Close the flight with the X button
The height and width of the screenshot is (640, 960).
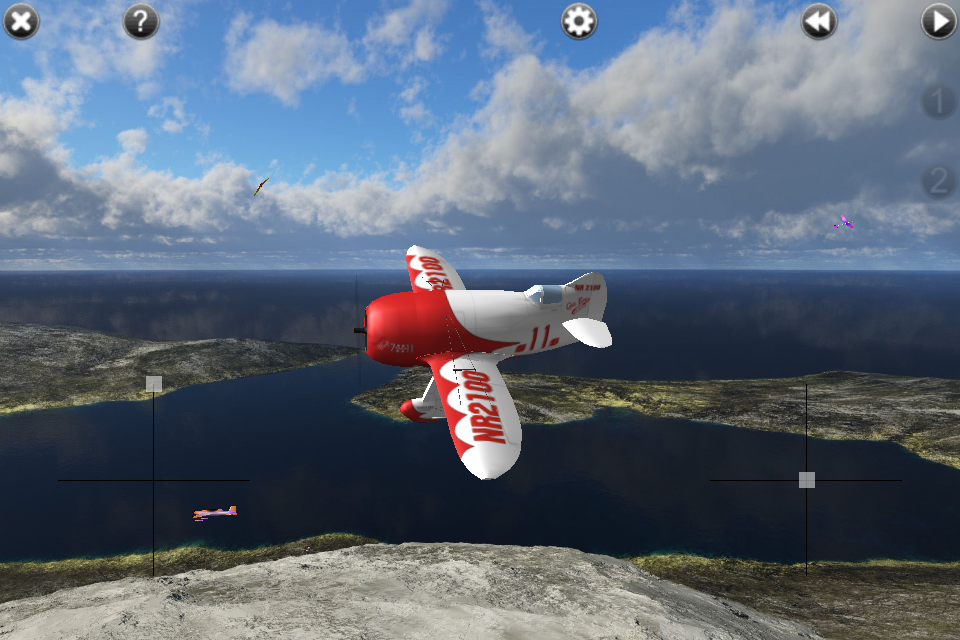pyautogui.click(x=21, y=21)
